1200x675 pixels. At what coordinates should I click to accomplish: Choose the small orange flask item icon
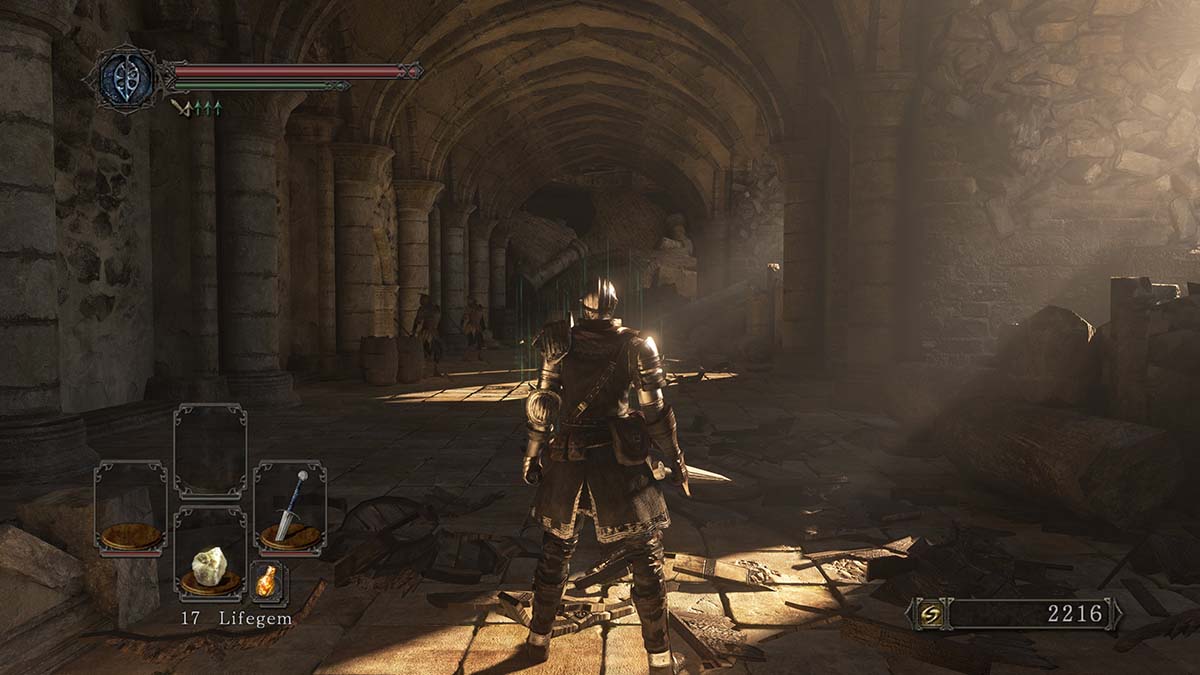pyautogui.click(x=268, y=582)
